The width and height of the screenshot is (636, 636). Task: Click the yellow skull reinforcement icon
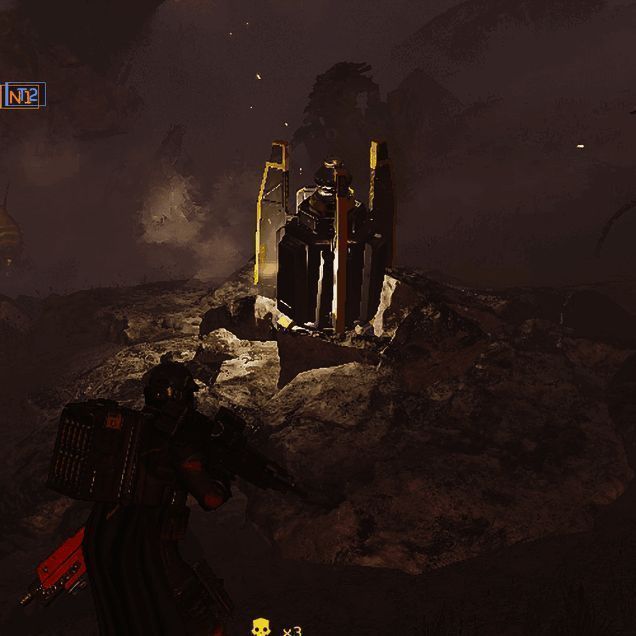point(261,627)
